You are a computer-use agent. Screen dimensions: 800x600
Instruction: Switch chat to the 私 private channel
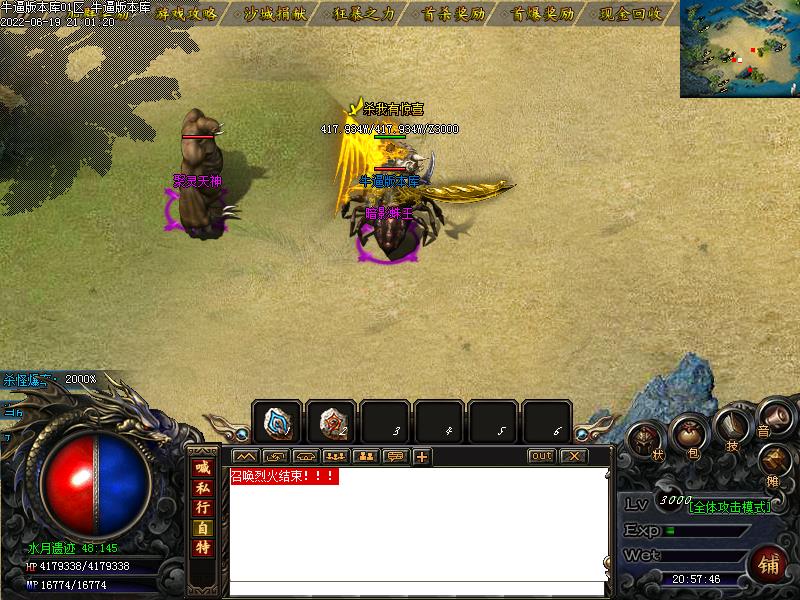(203, 488)
